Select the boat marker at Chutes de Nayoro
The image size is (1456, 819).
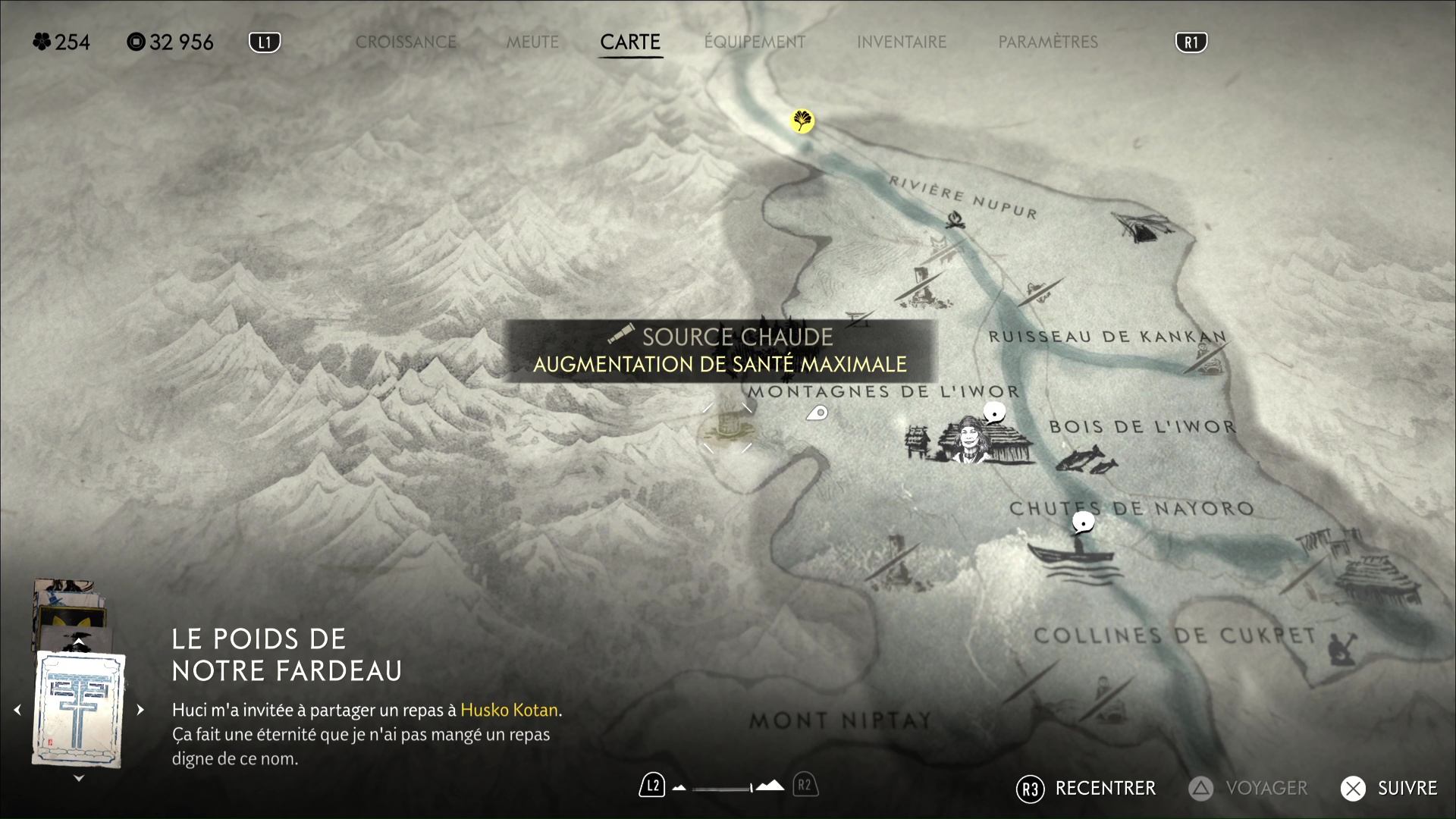click(x=1071, y=554)
